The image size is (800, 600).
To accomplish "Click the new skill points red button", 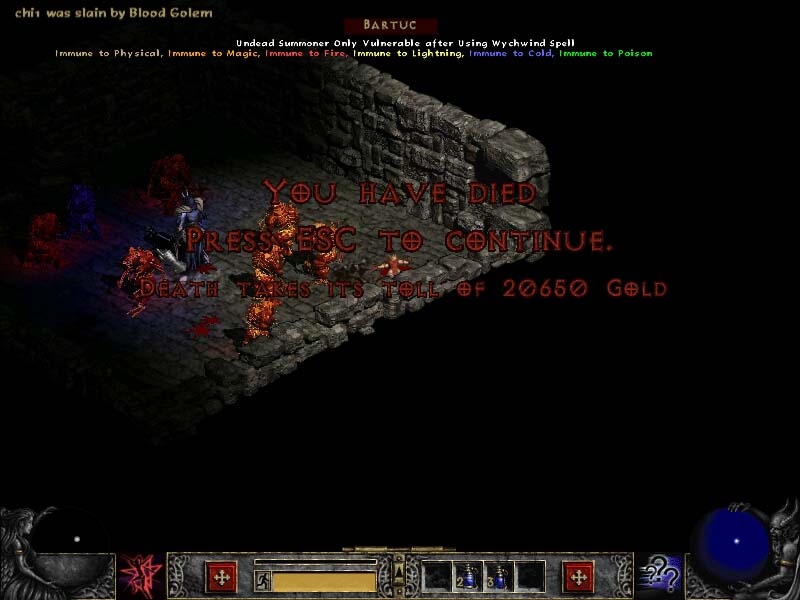I will 578,577.
